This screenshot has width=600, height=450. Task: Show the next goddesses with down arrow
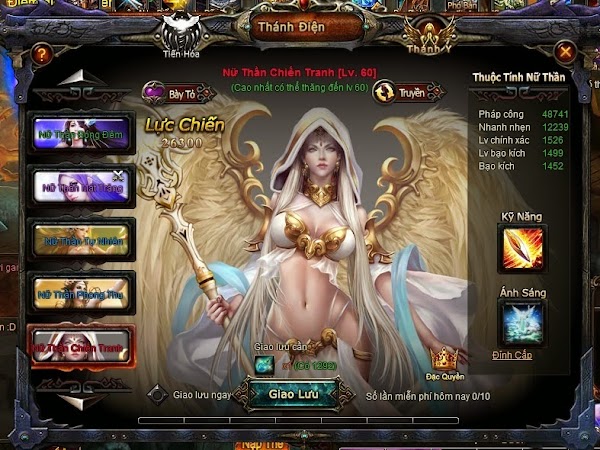(x=83, y=398)
